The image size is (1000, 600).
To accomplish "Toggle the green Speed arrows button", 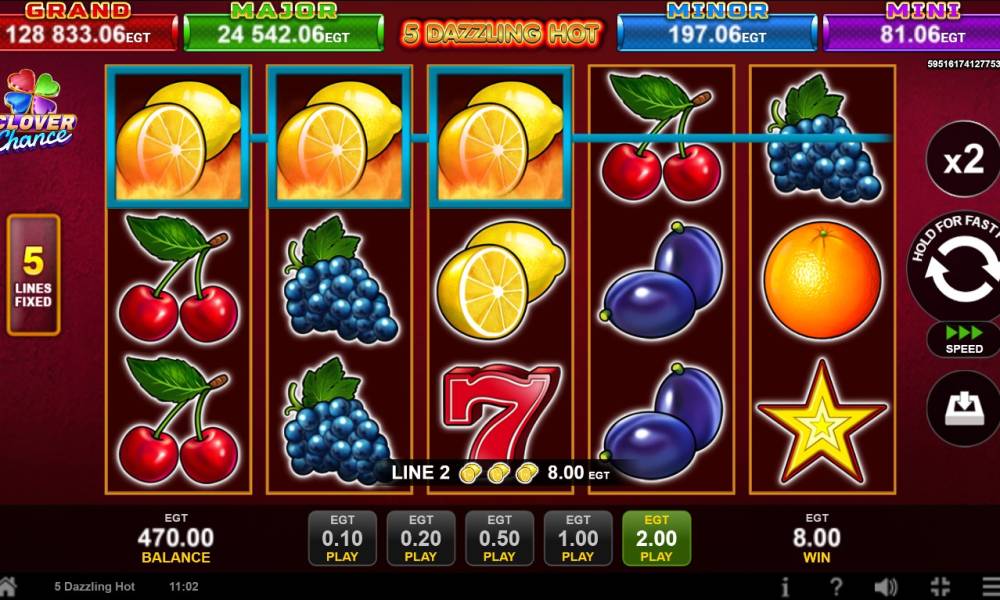I will 964,339.
